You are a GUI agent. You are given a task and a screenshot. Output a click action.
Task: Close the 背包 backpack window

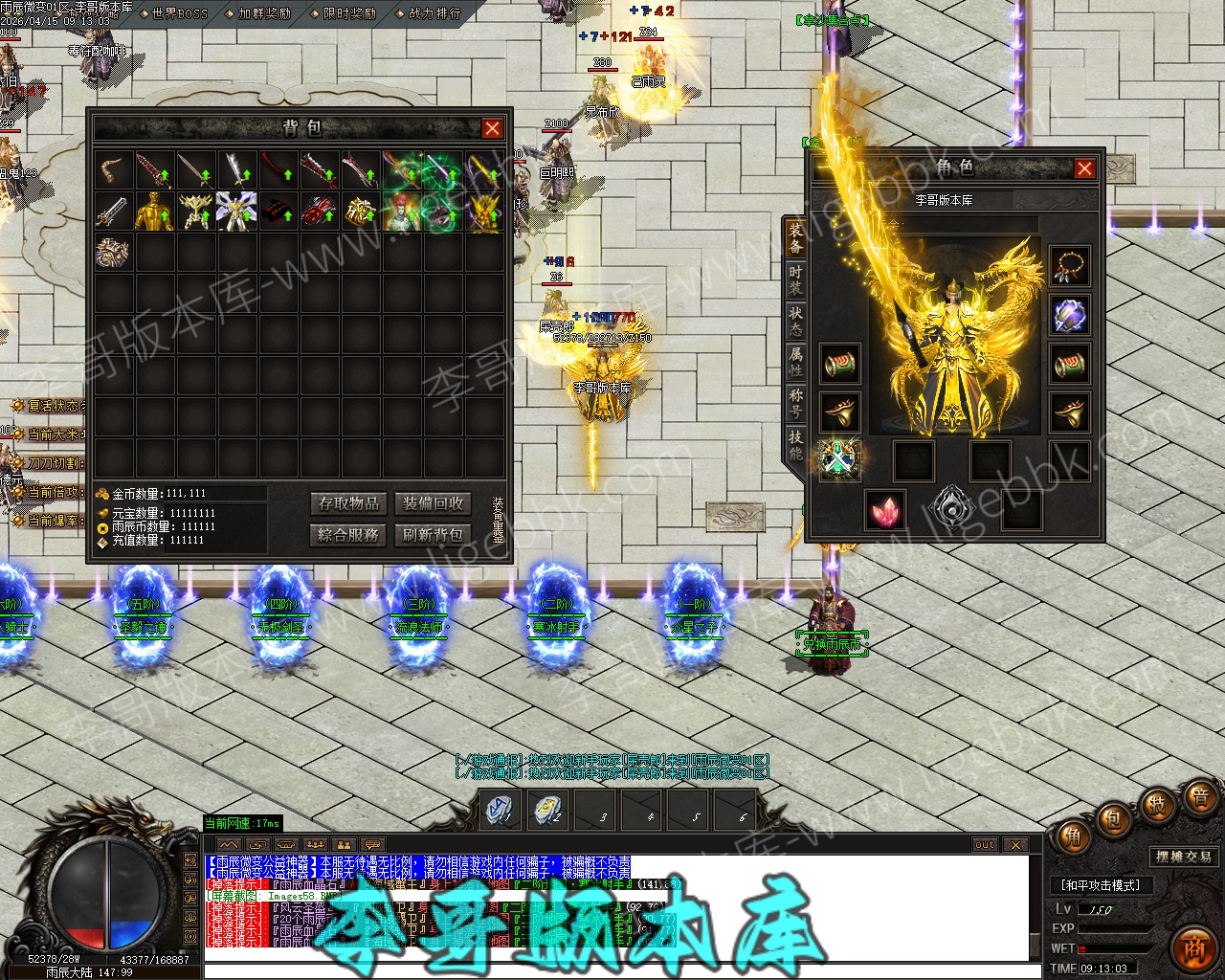pyautogui.click(x=492, y=128)
